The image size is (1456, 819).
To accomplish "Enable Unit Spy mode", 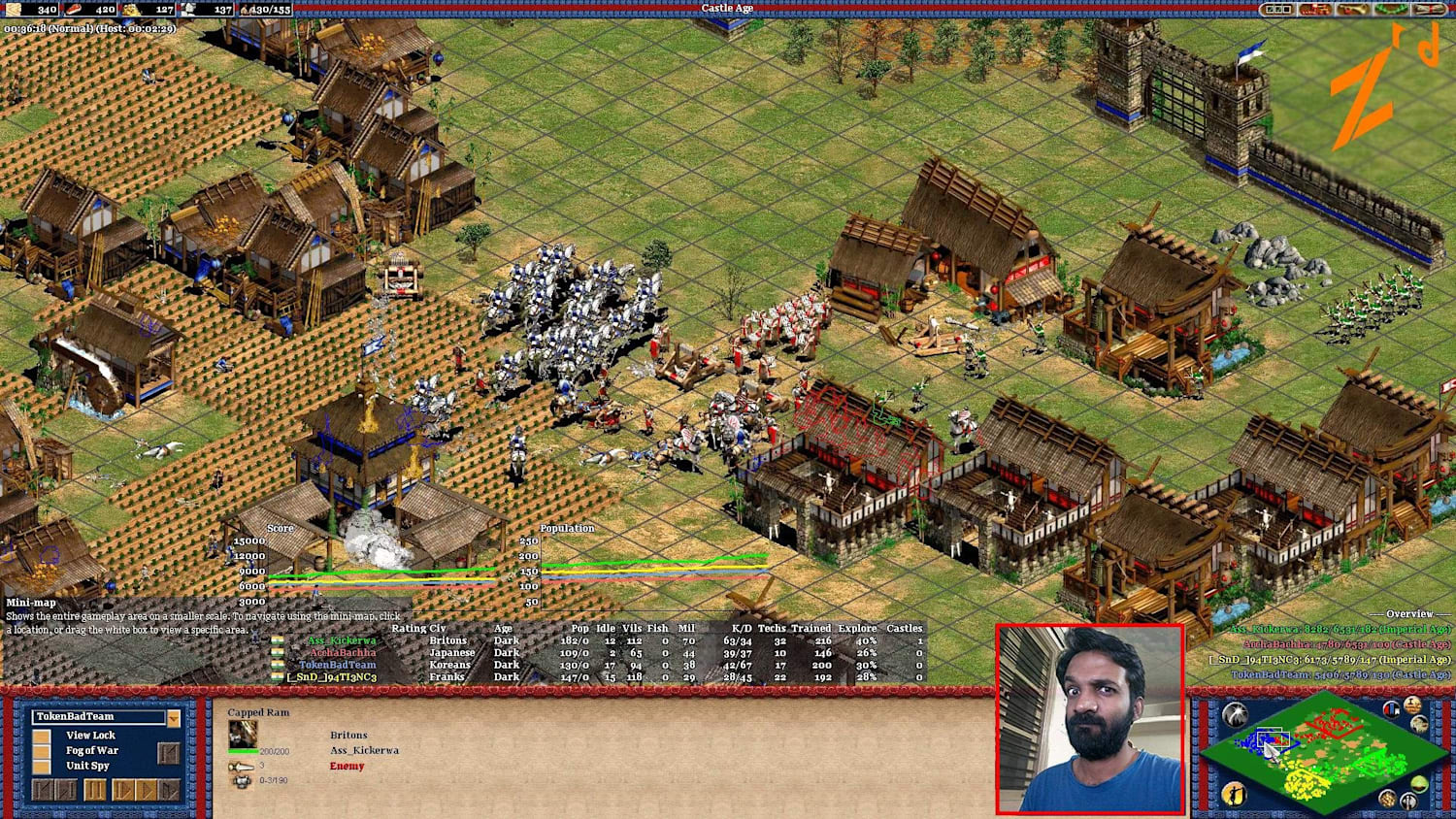I will coord(43,767).
